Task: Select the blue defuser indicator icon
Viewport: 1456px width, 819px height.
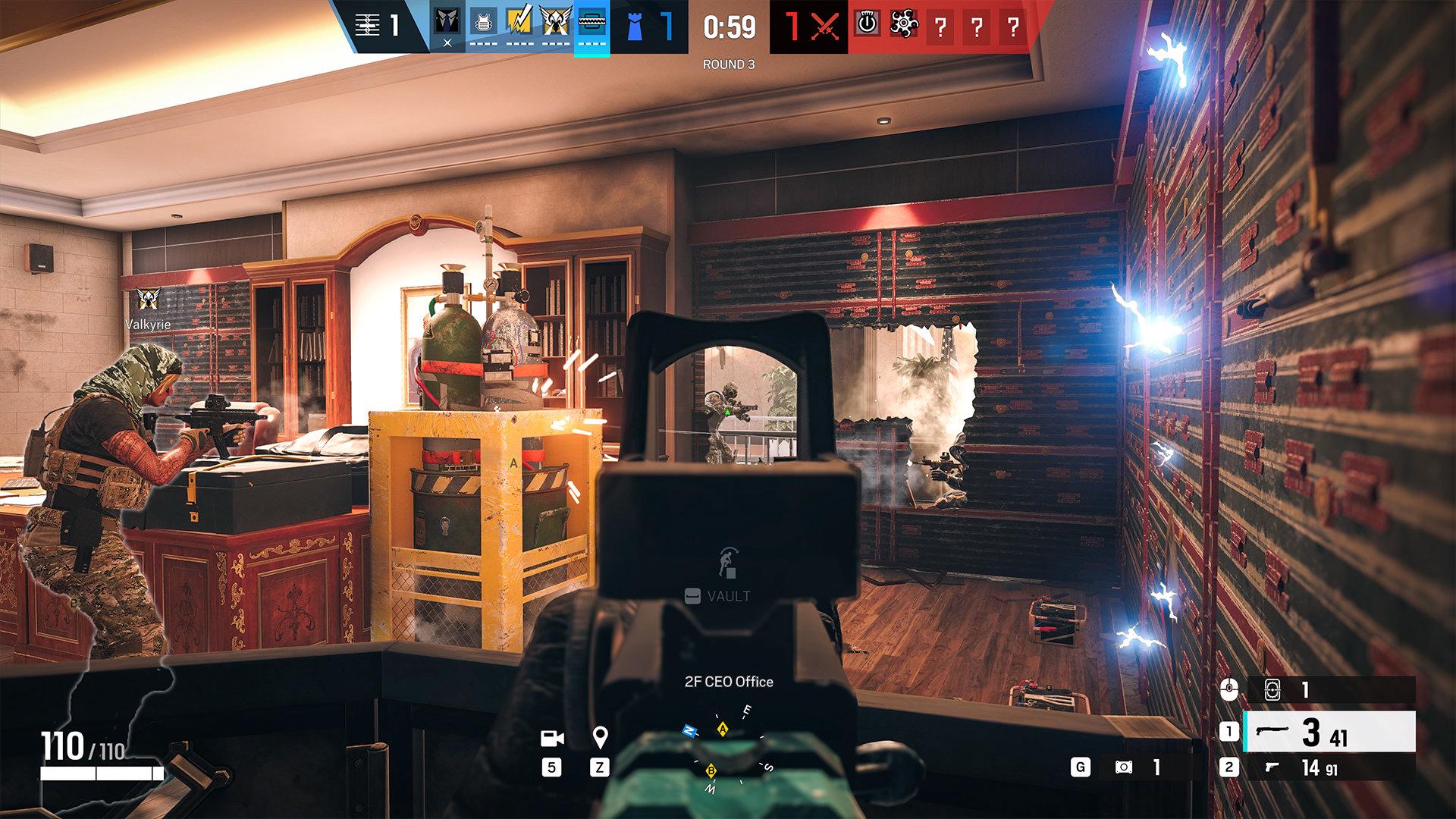Action: click(635, 27)
